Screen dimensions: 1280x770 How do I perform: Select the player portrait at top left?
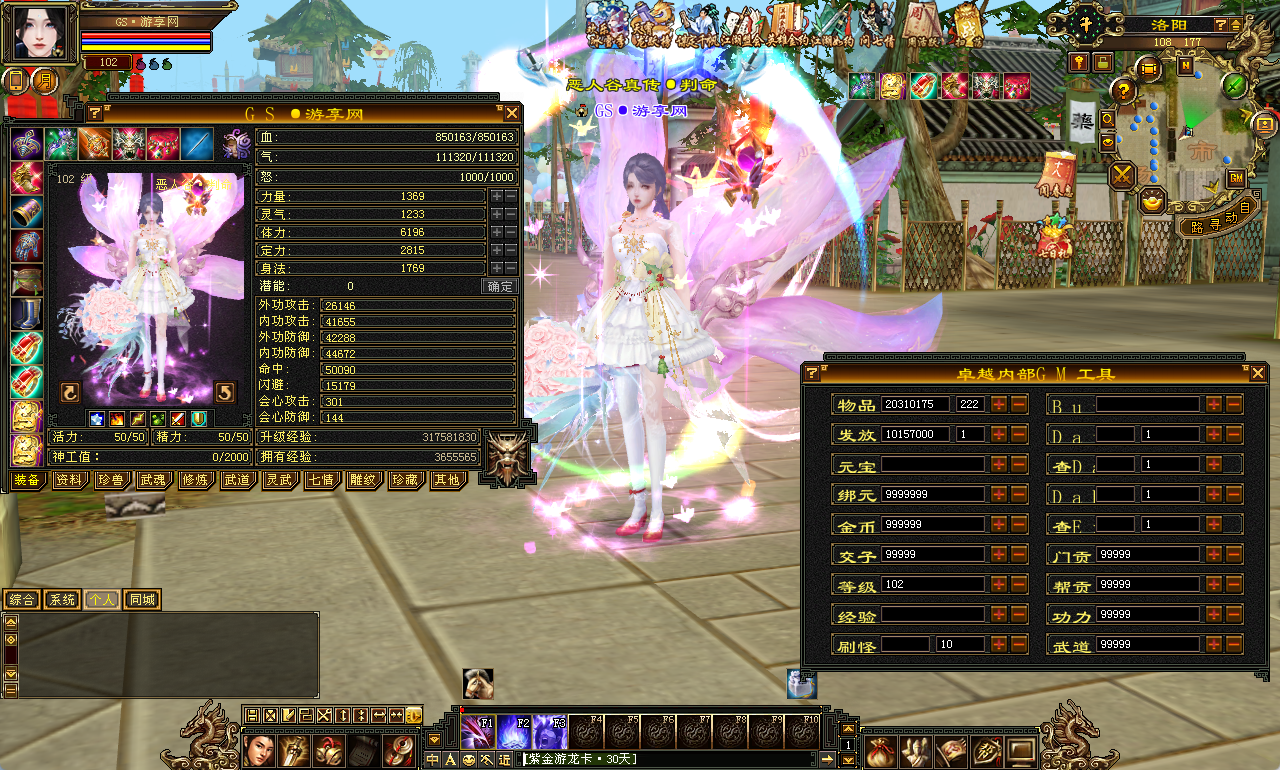tap(41, 34)
